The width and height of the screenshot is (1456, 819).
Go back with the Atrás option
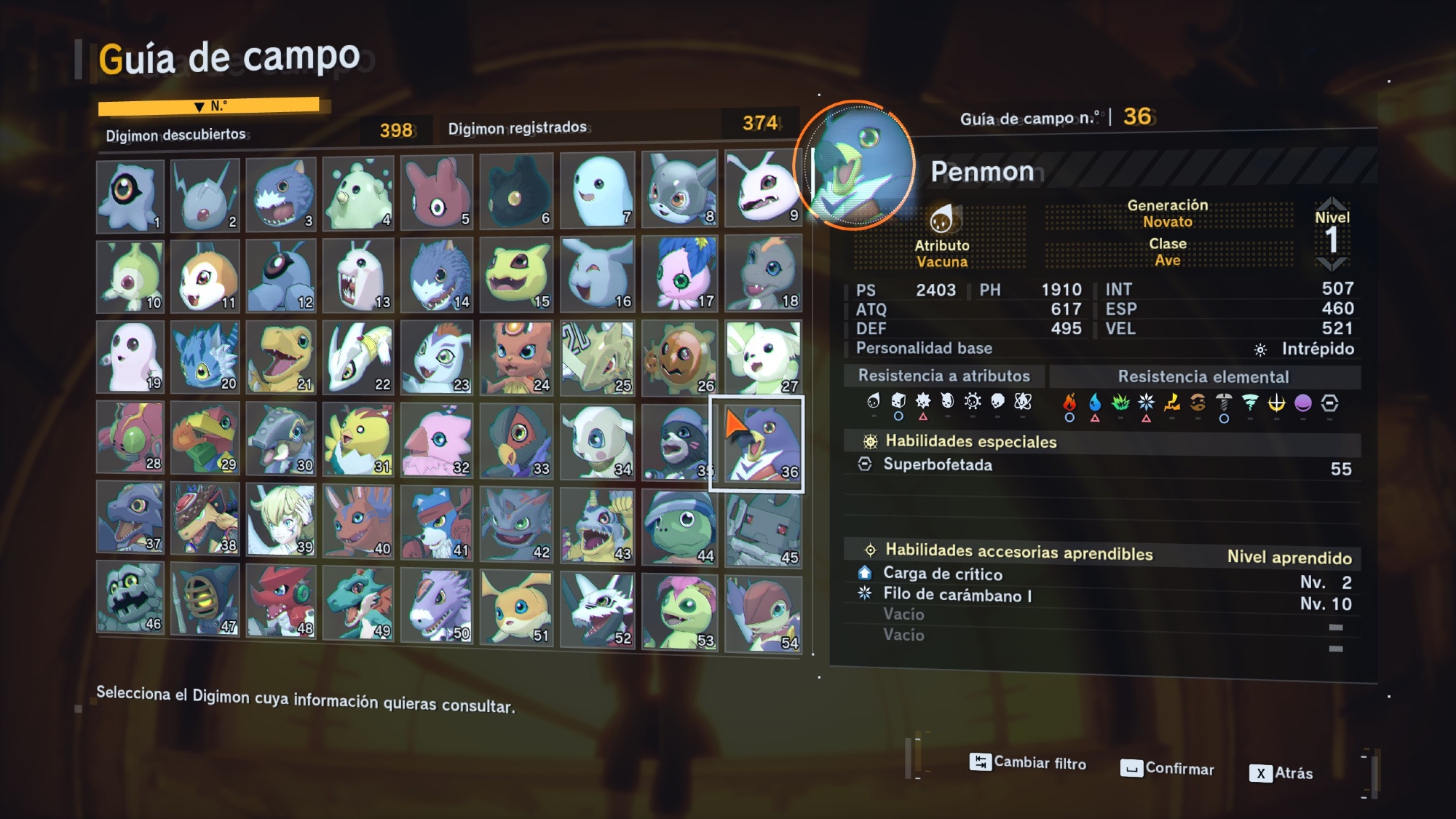[1281, 773]
